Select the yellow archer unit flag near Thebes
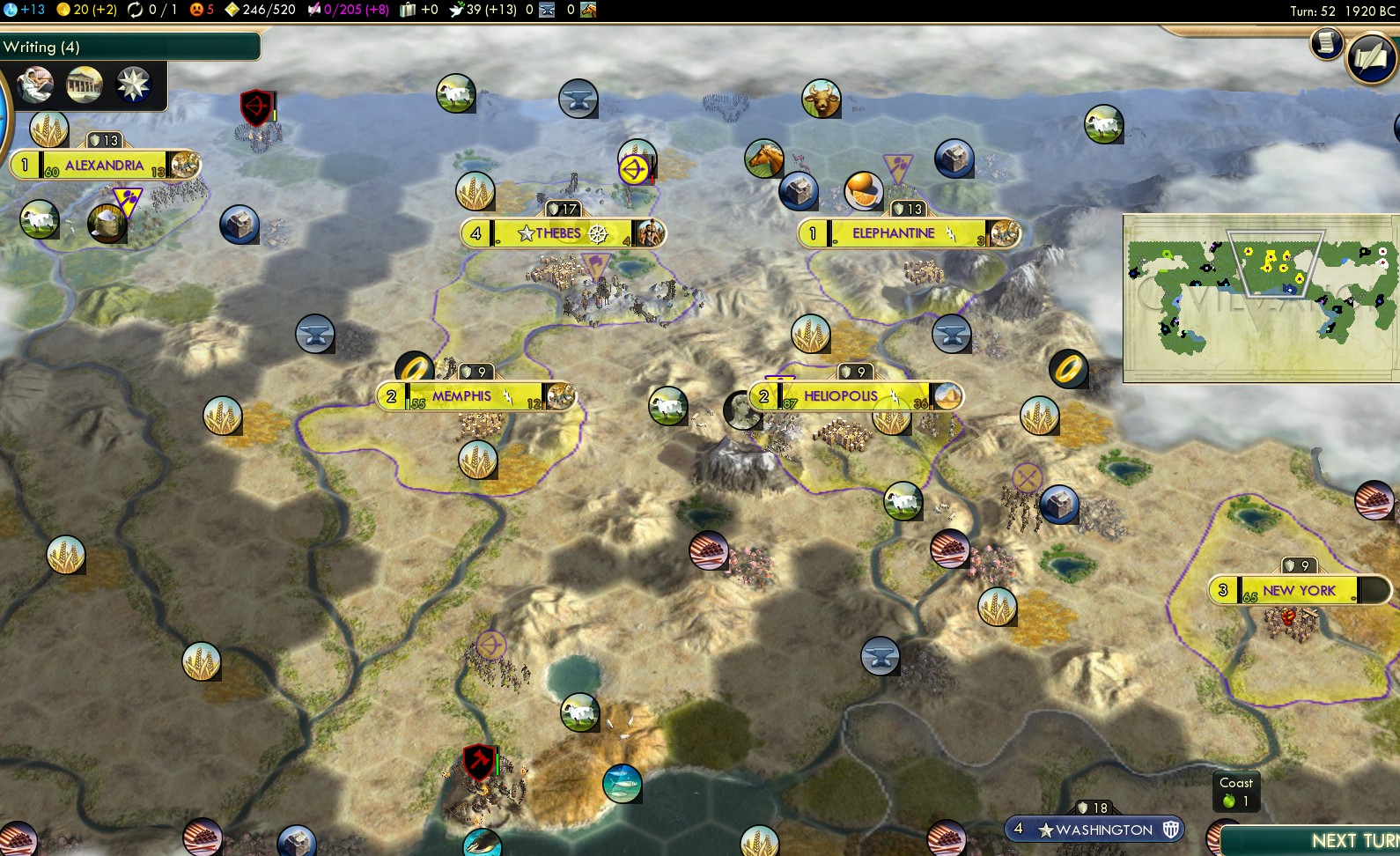The width and height of the screenshot is (1400, 856). pos(634,169)
